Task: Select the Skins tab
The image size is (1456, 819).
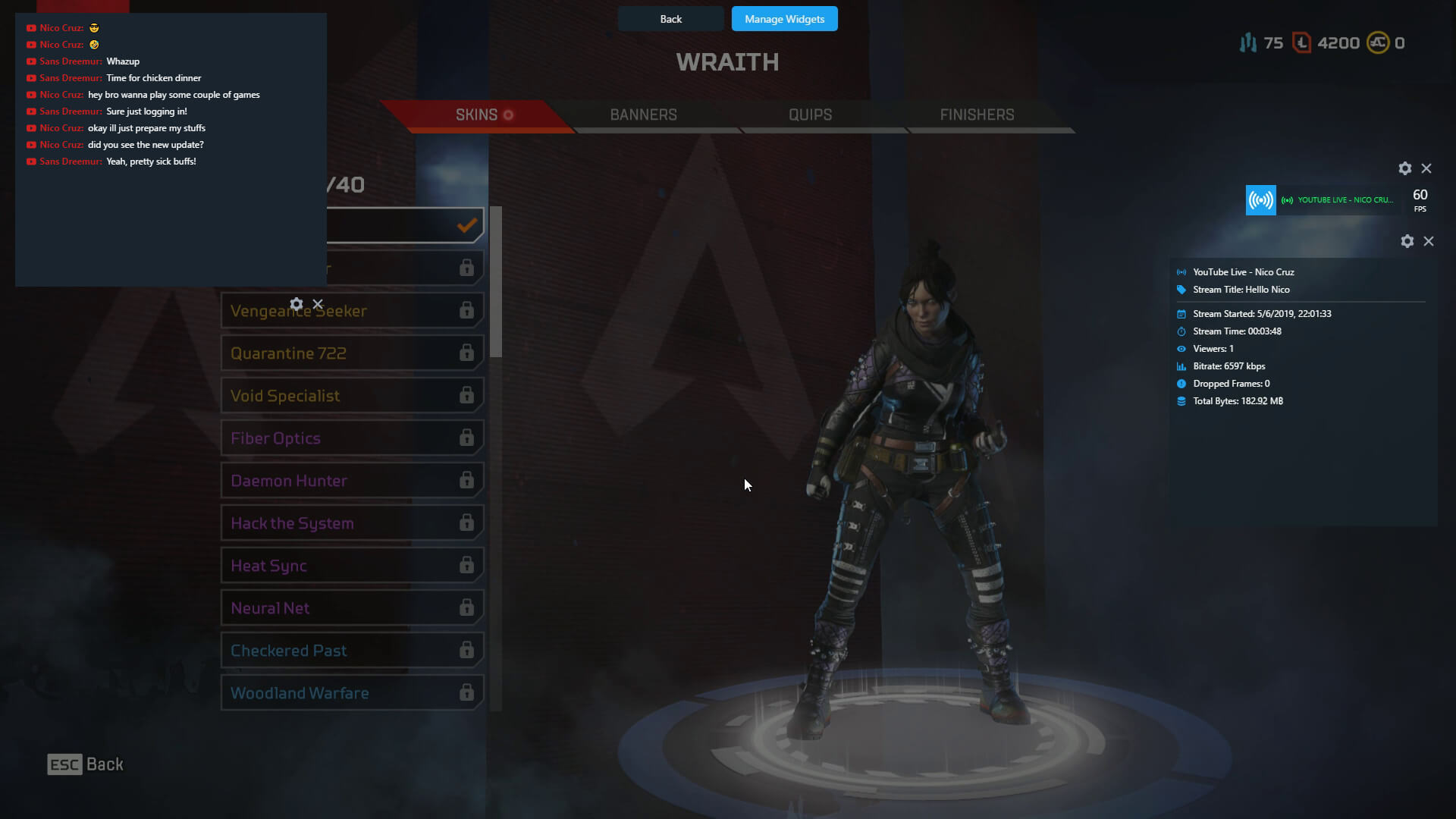Action: 477,115
